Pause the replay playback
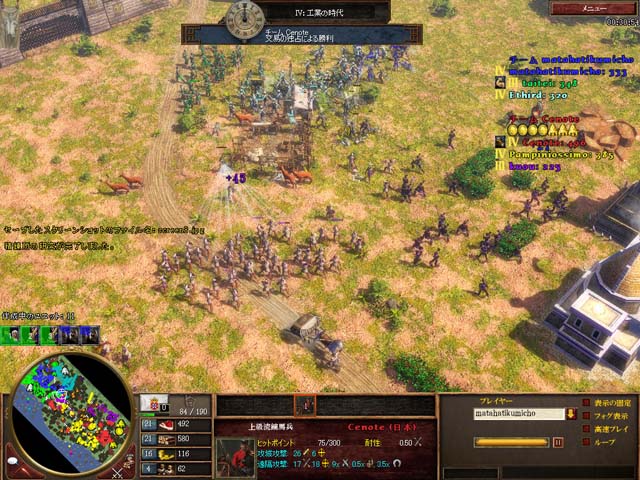This screenshot has height=480, width=640. coord(558,441)
